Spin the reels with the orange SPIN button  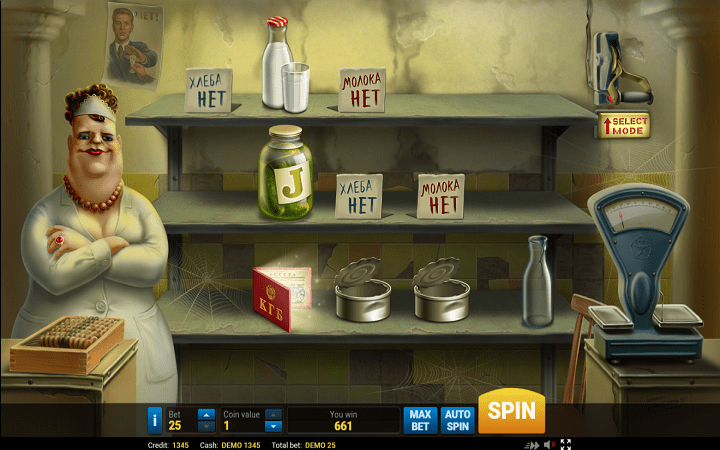click(x=511, y=411)
